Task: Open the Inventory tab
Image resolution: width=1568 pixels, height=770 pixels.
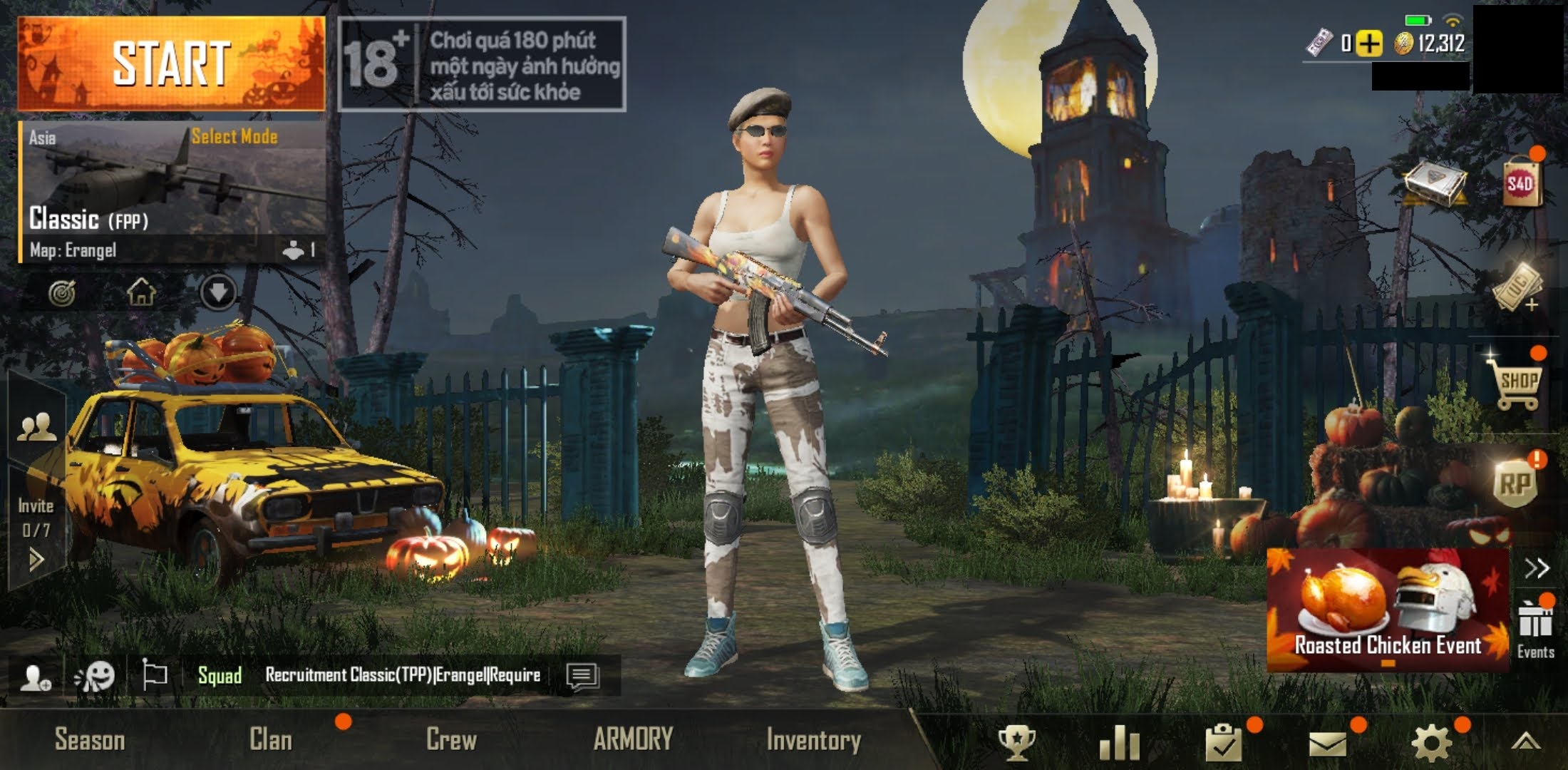Action: point(815,741)
